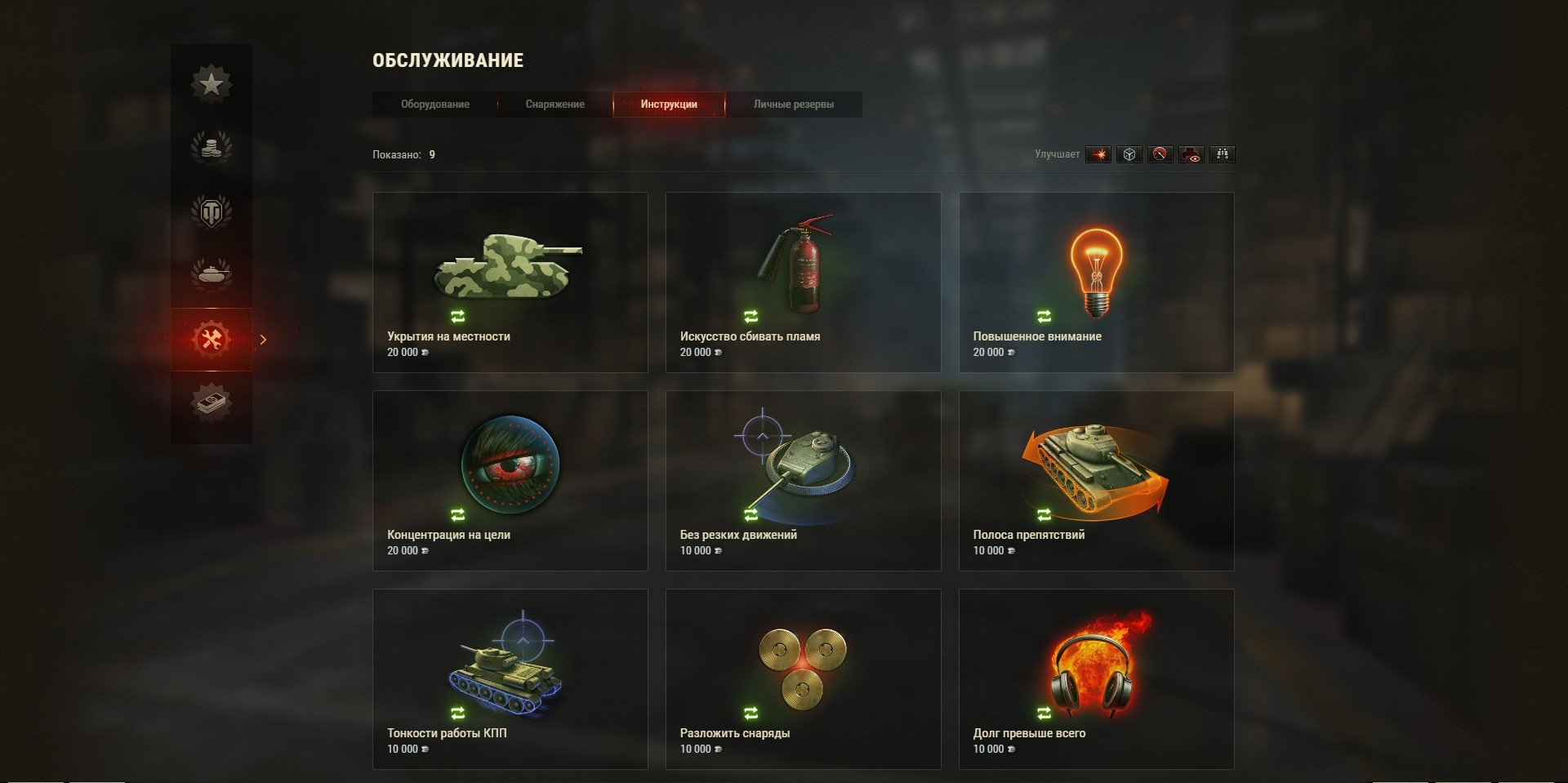
Task: Open the Повышенное внимание light bulb card
Action: click(1096, 283)
